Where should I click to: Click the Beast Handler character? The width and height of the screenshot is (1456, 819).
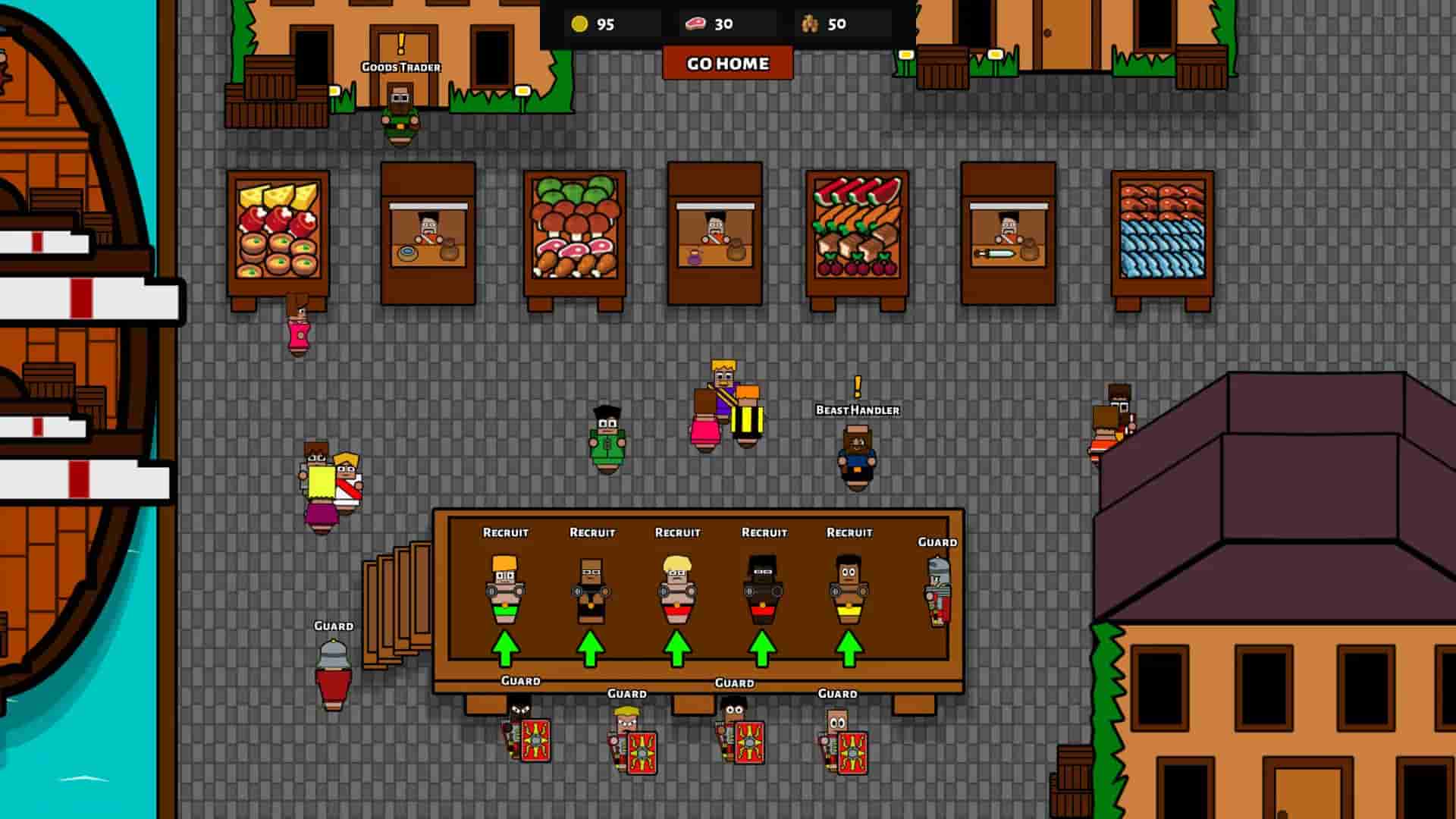855,455
